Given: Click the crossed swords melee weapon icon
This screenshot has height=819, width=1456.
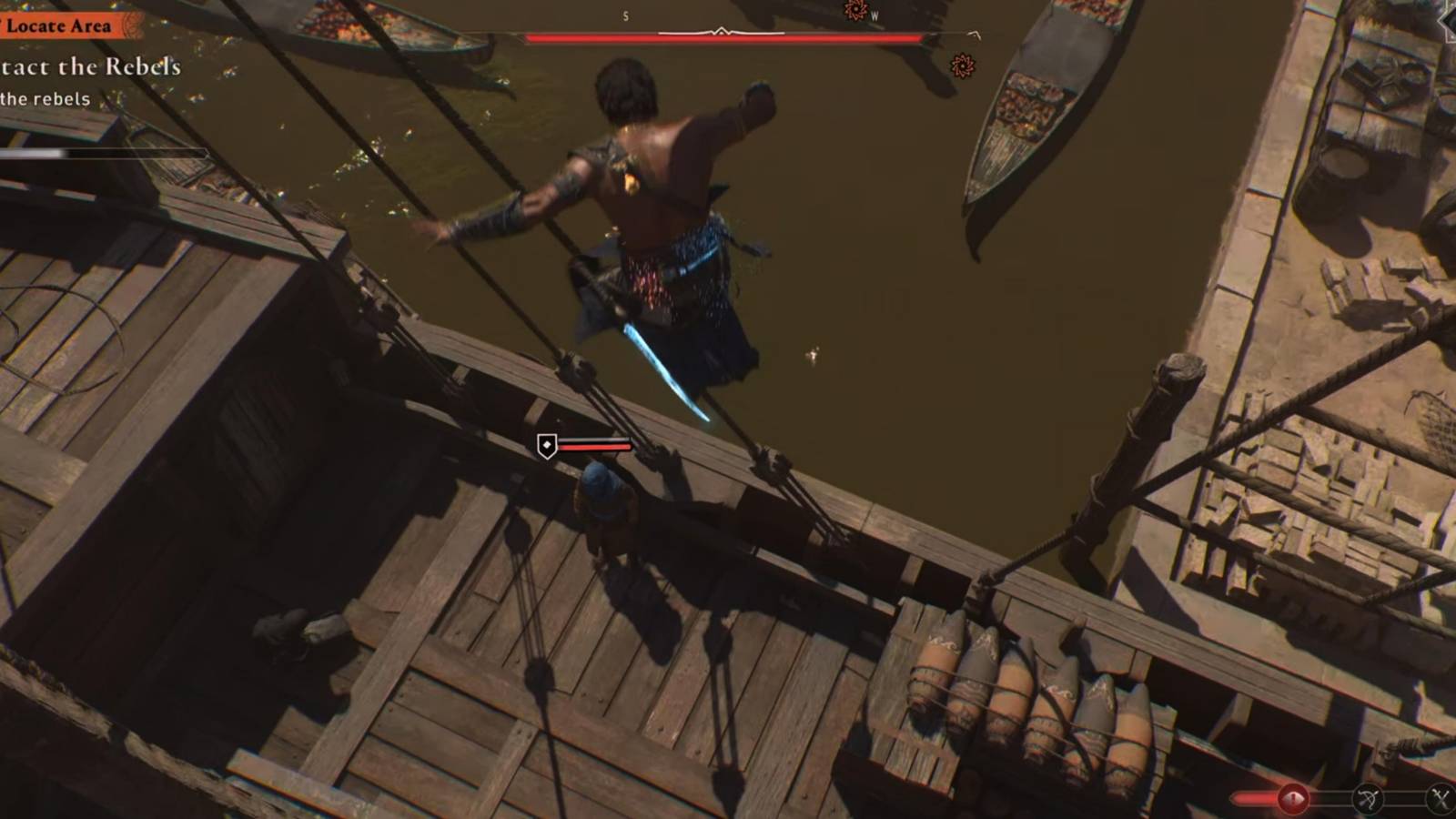Looking at the screenshot, I should [1442, 798].
